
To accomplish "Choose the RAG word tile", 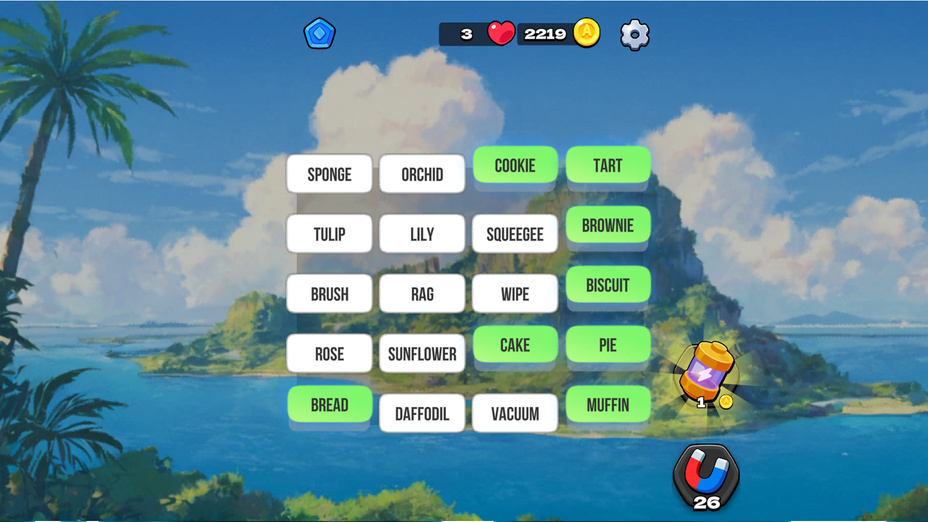I will click(x=422, y=294).
